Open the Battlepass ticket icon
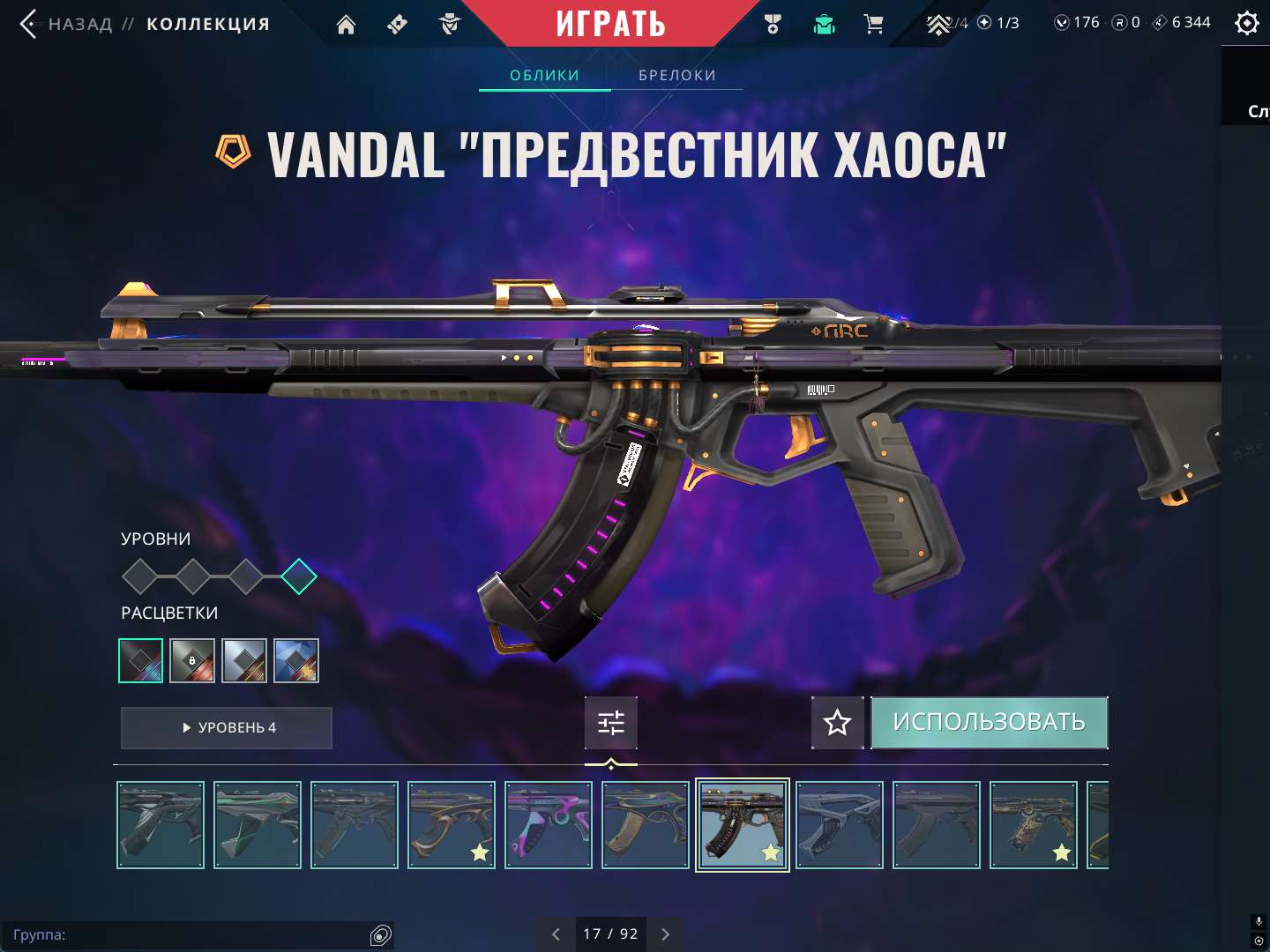The width and height of the screenshot is (1270, 952). click(396, 24)
